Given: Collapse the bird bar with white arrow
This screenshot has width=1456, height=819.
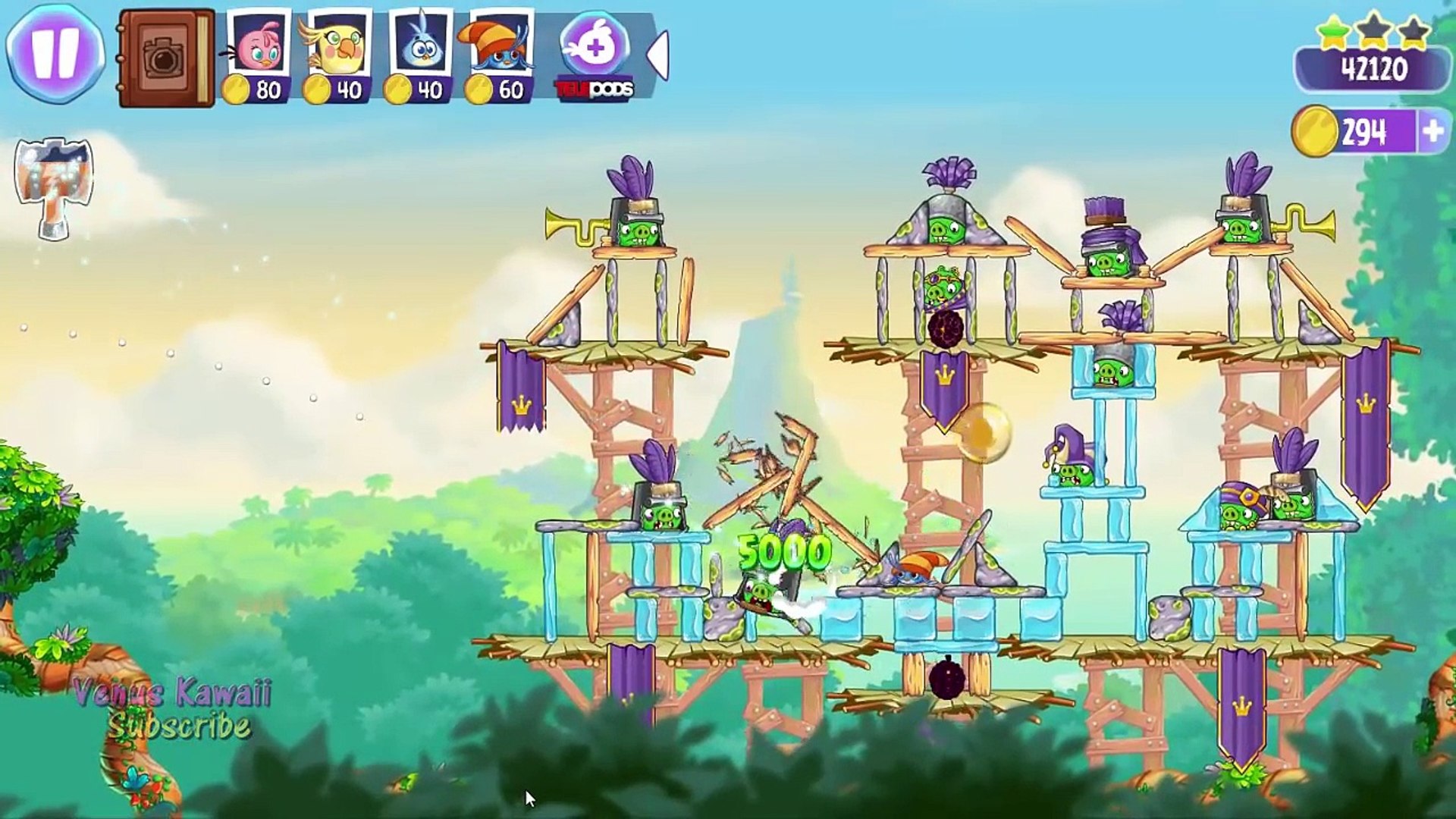Looking at the screenshot, I should (658, 55).
